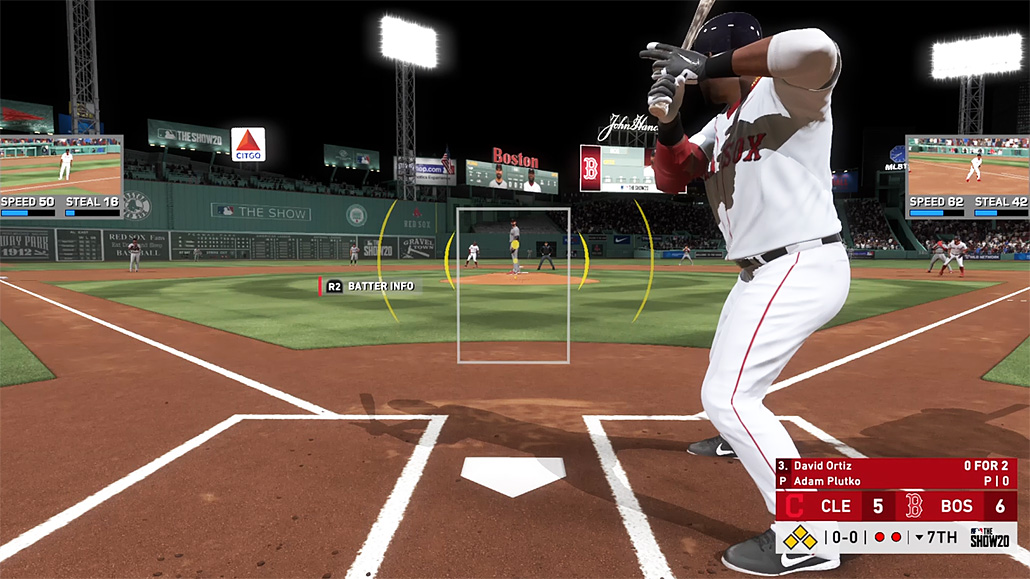Screen dimensions: 1030x579
Task: Open the Batter Info panel
Action: click(x=370, y=286)
